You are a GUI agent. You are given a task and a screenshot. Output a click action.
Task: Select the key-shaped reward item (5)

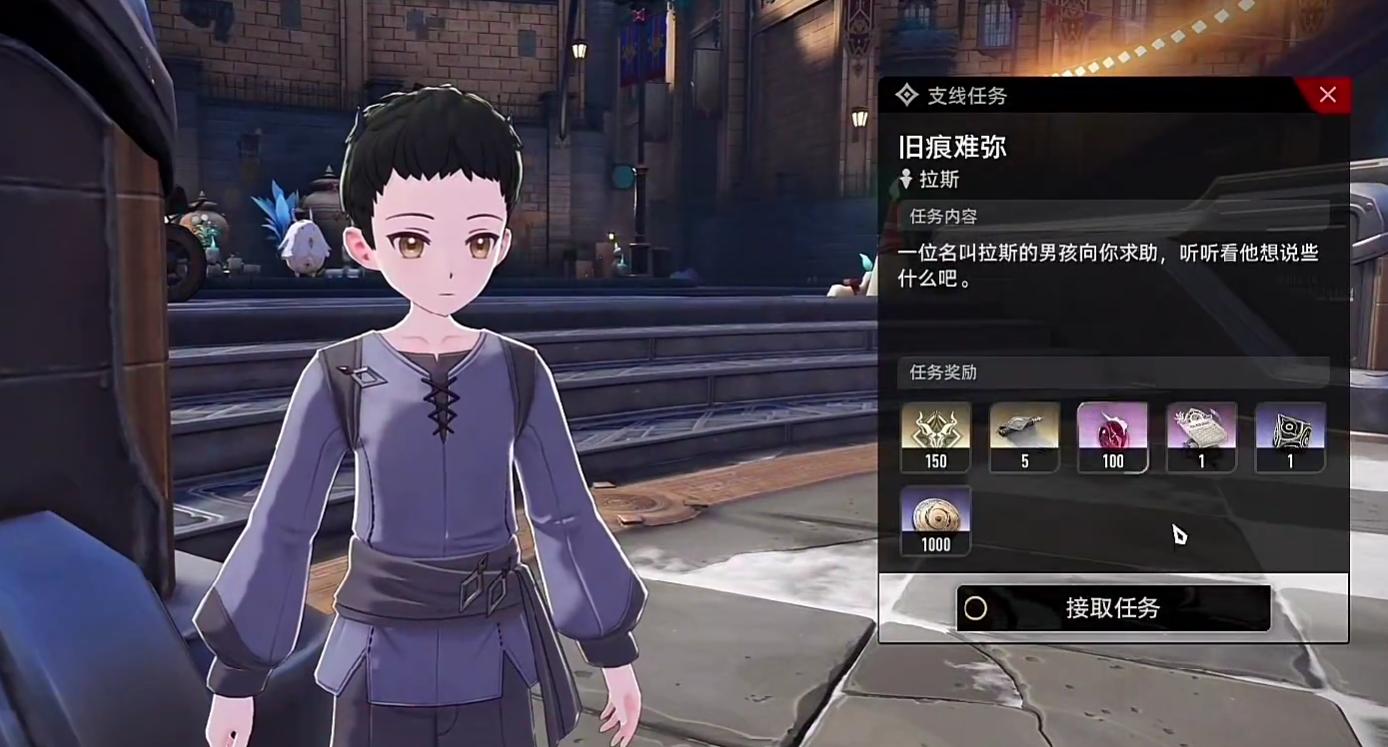1024,436
